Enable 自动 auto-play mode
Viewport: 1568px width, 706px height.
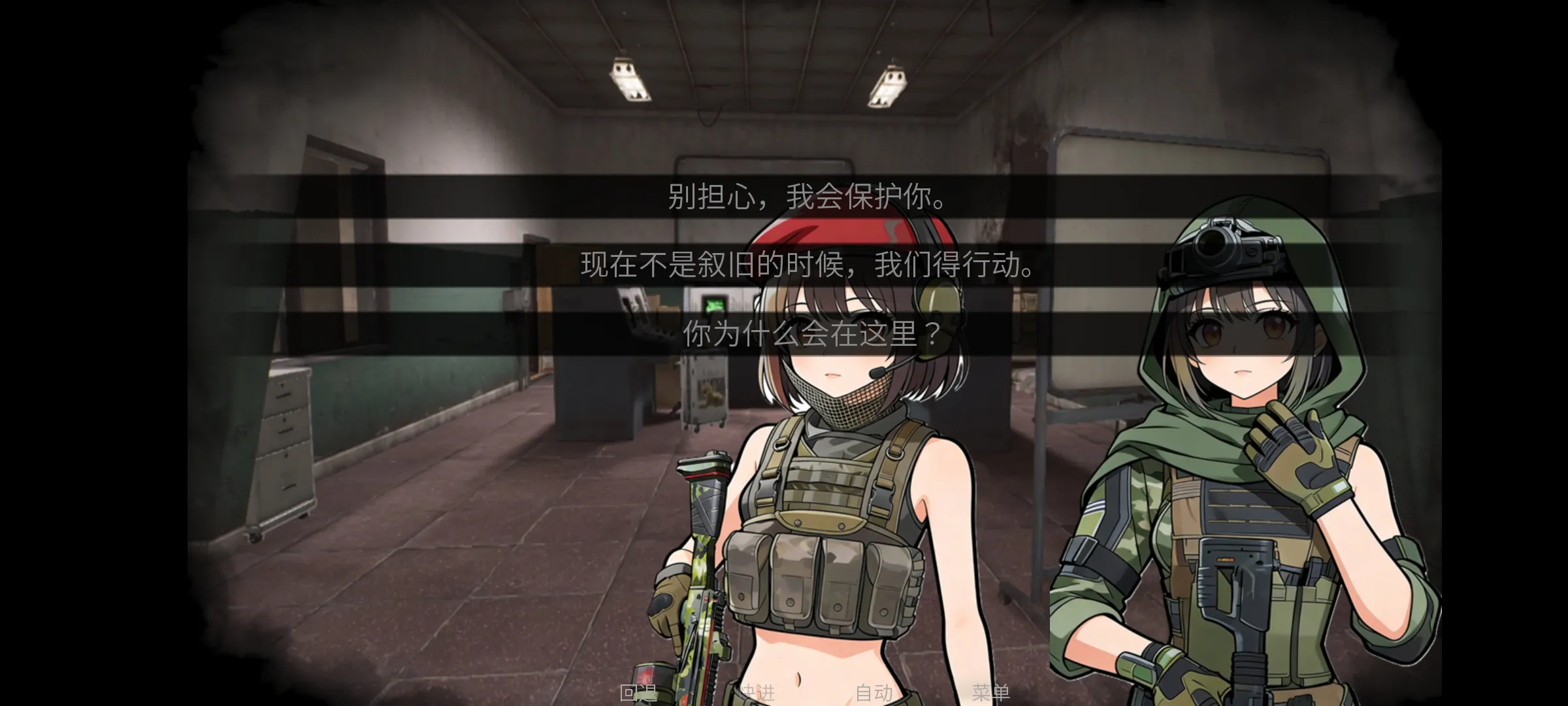[x=875, y=694]
